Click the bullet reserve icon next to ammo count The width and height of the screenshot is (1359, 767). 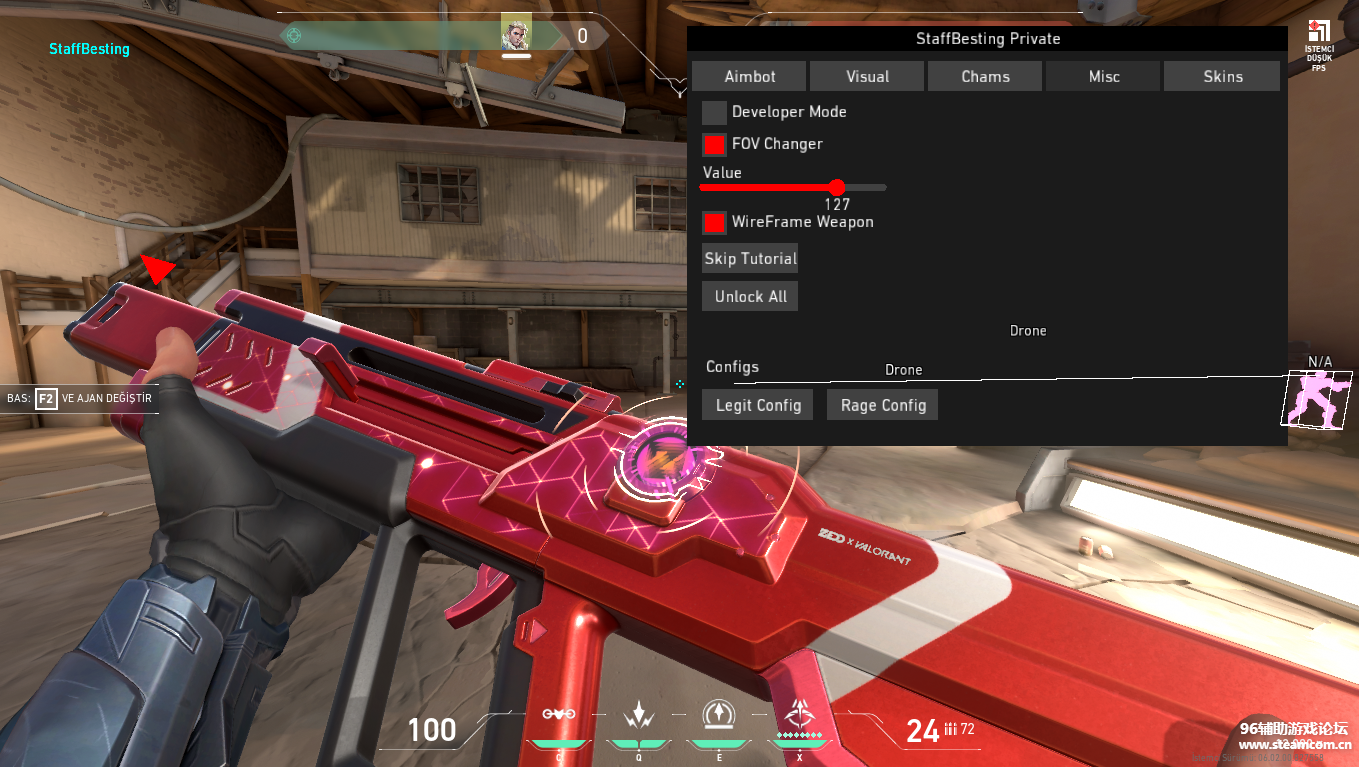[x=951, y=730]
